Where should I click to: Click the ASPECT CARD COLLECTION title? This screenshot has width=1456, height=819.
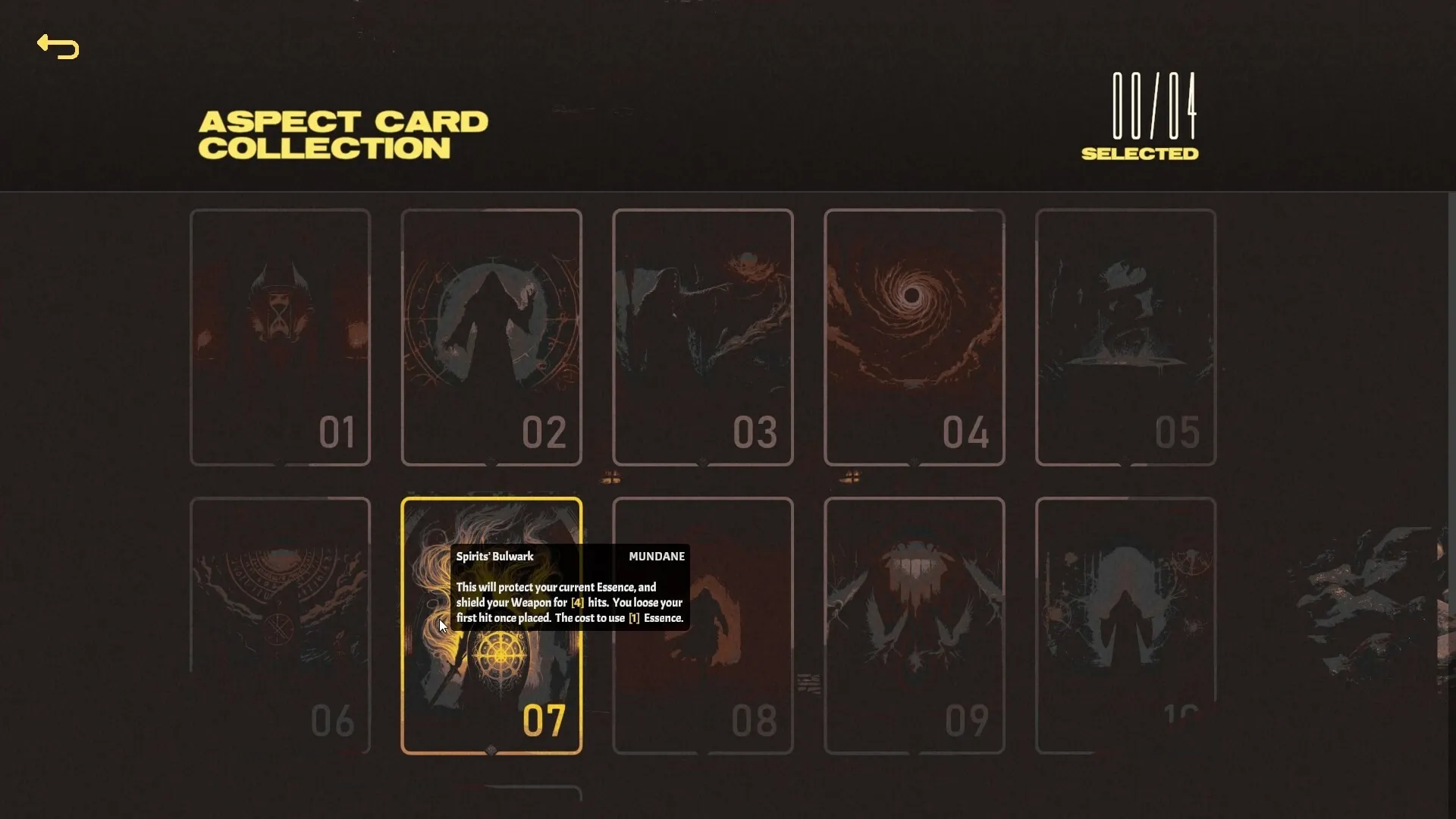tap(344, 133)
